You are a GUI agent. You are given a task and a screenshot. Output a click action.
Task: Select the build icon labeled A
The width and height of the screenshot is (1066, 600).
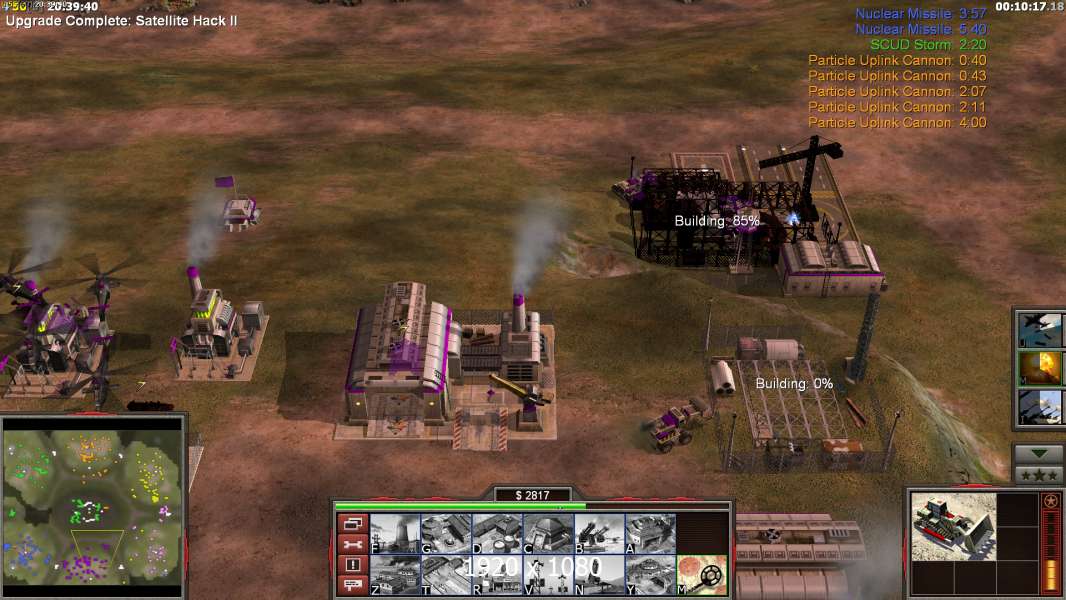(x=650, y=534)
